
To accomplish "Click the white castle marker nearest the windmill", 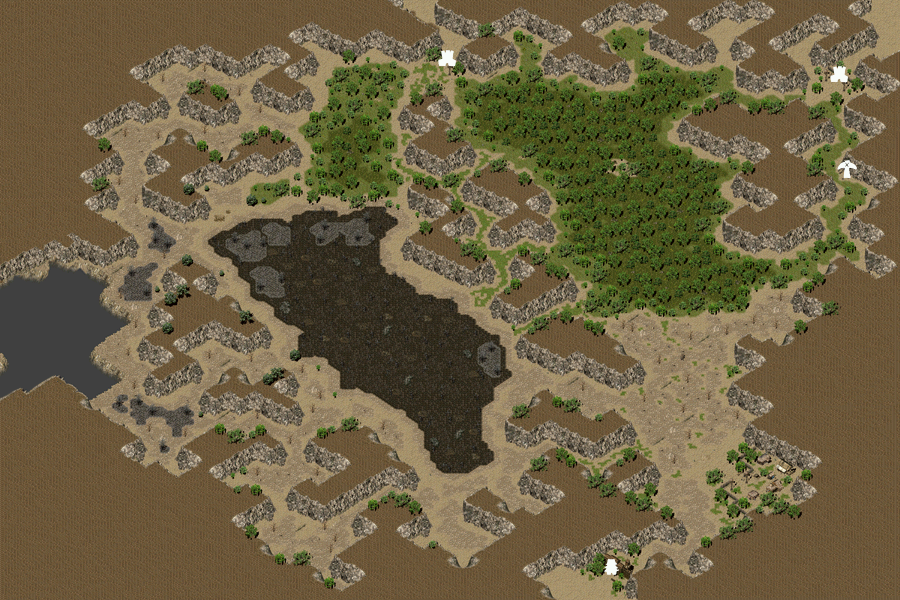I will click(840, 73).
